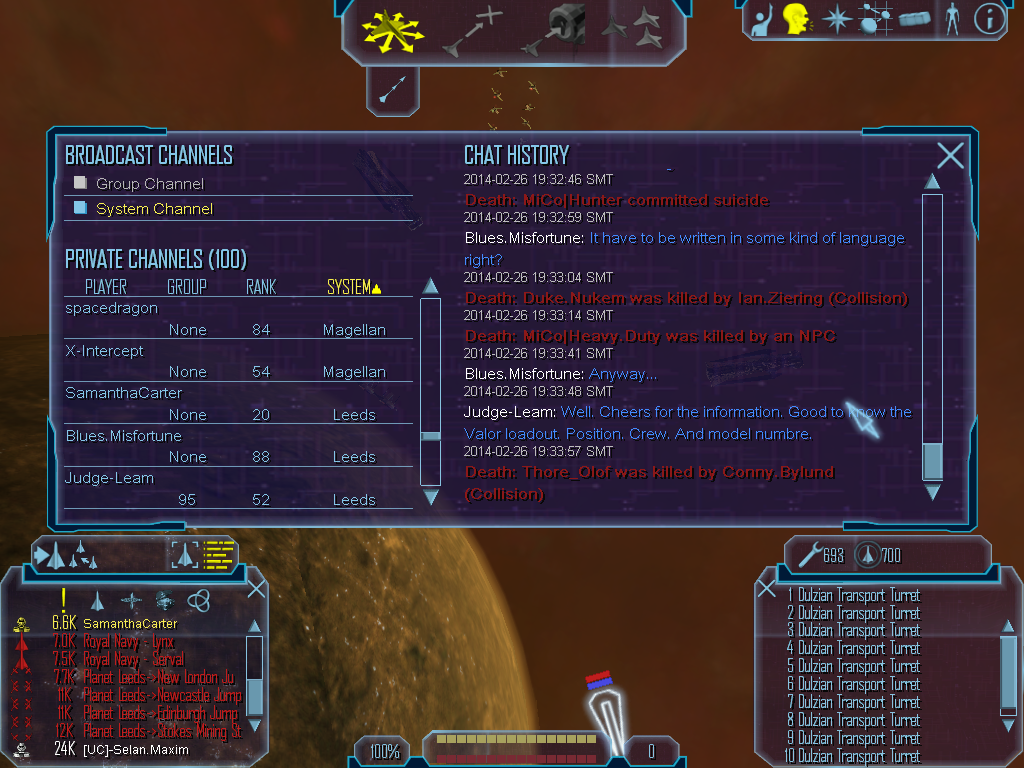
Task: Open the yellow talking head chat icon
Action: pos(796,19)
